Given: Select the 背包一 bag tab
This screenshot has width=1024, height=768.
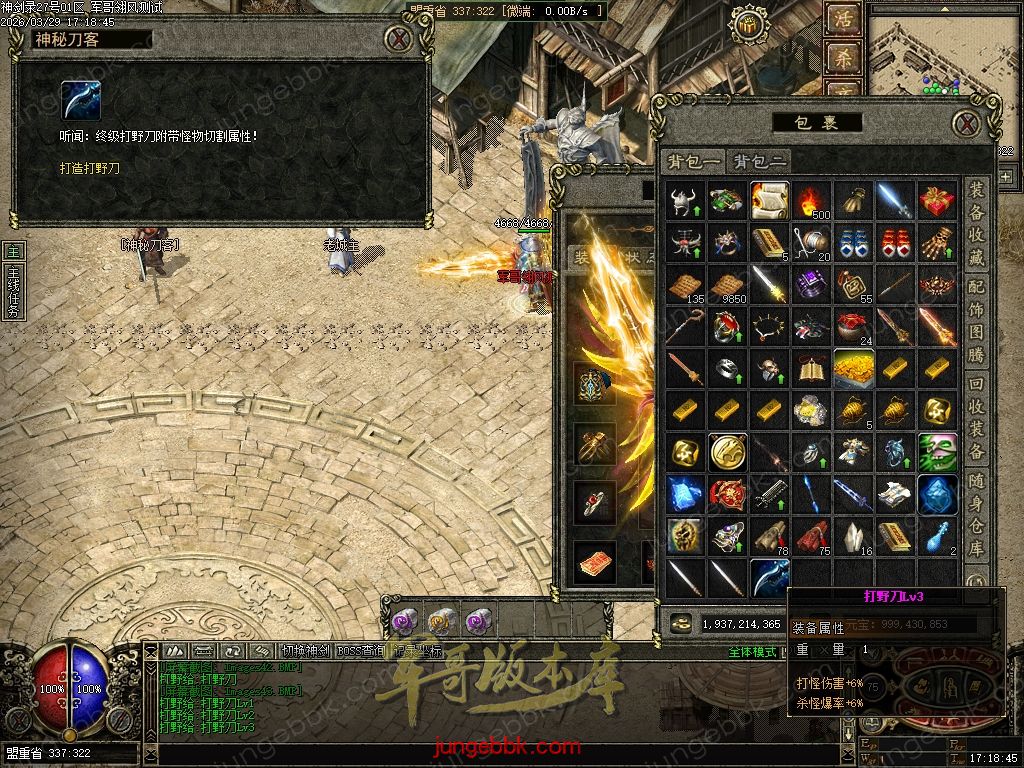Looking at the screenshot, I should tap(694, 161).
